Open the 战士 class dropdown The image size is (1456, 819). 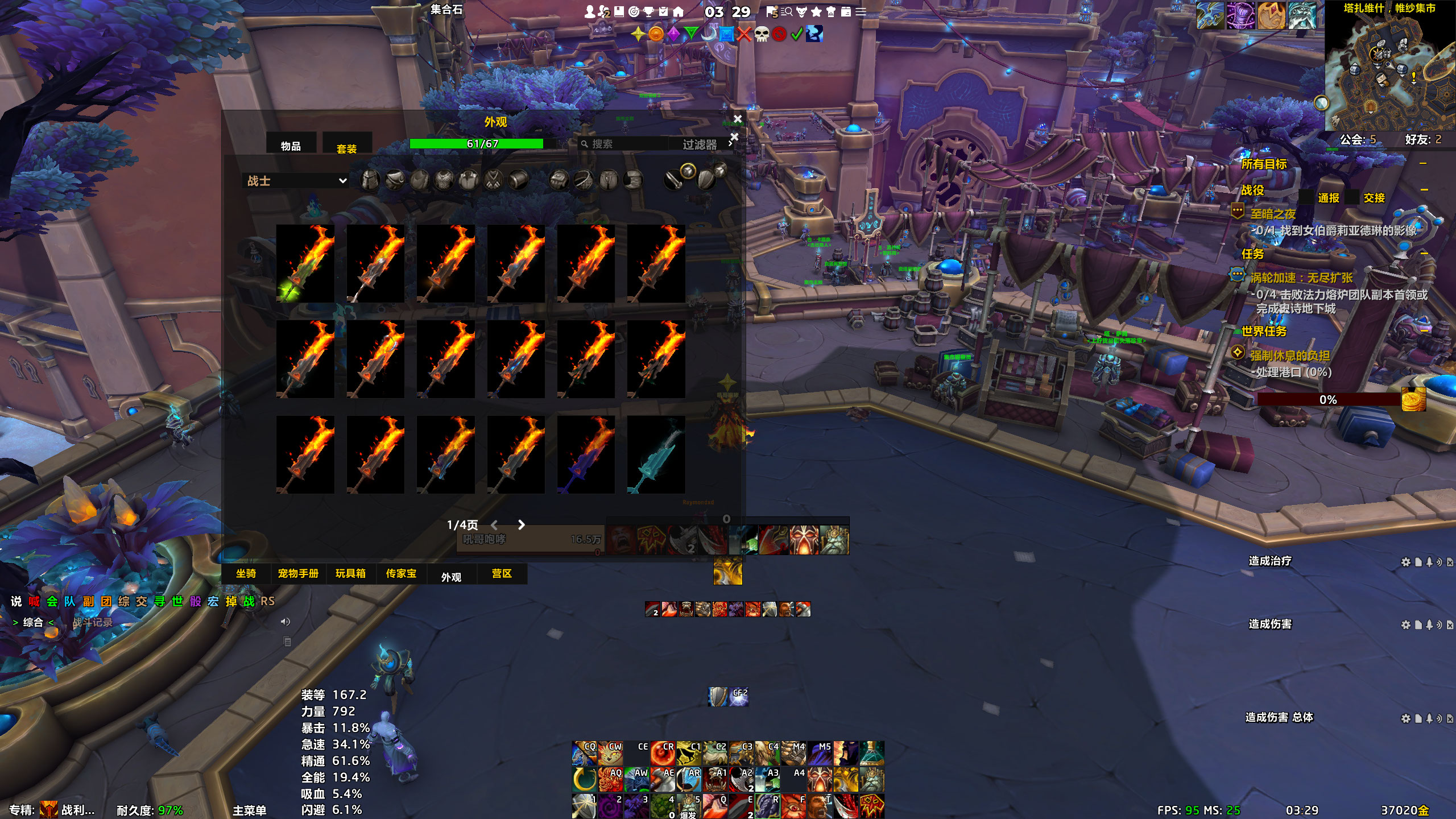[x=296, y=181]
